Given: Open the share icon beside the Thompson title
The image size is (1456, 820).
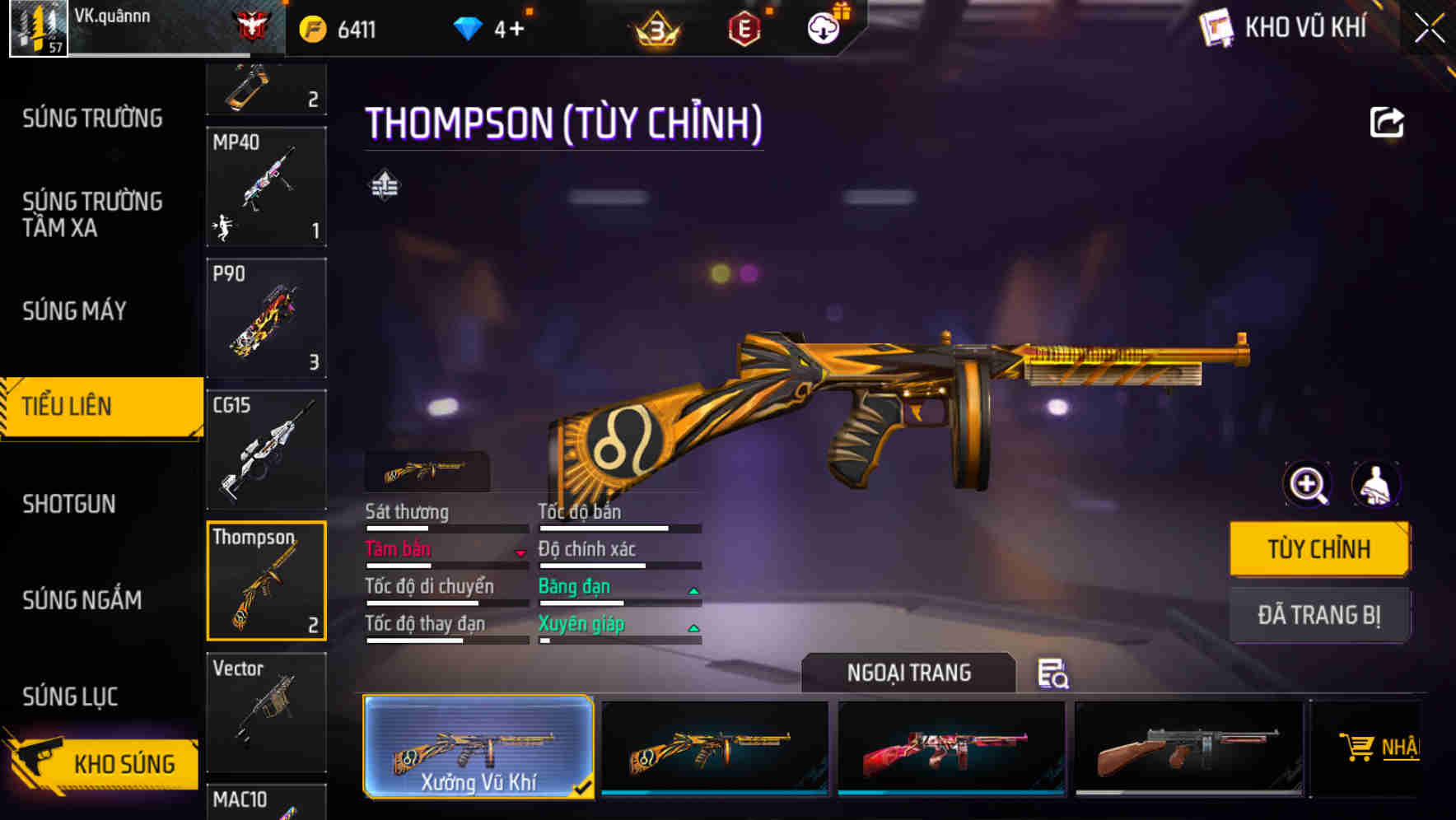Looking at the screenshot, I should pos(1388,121).
